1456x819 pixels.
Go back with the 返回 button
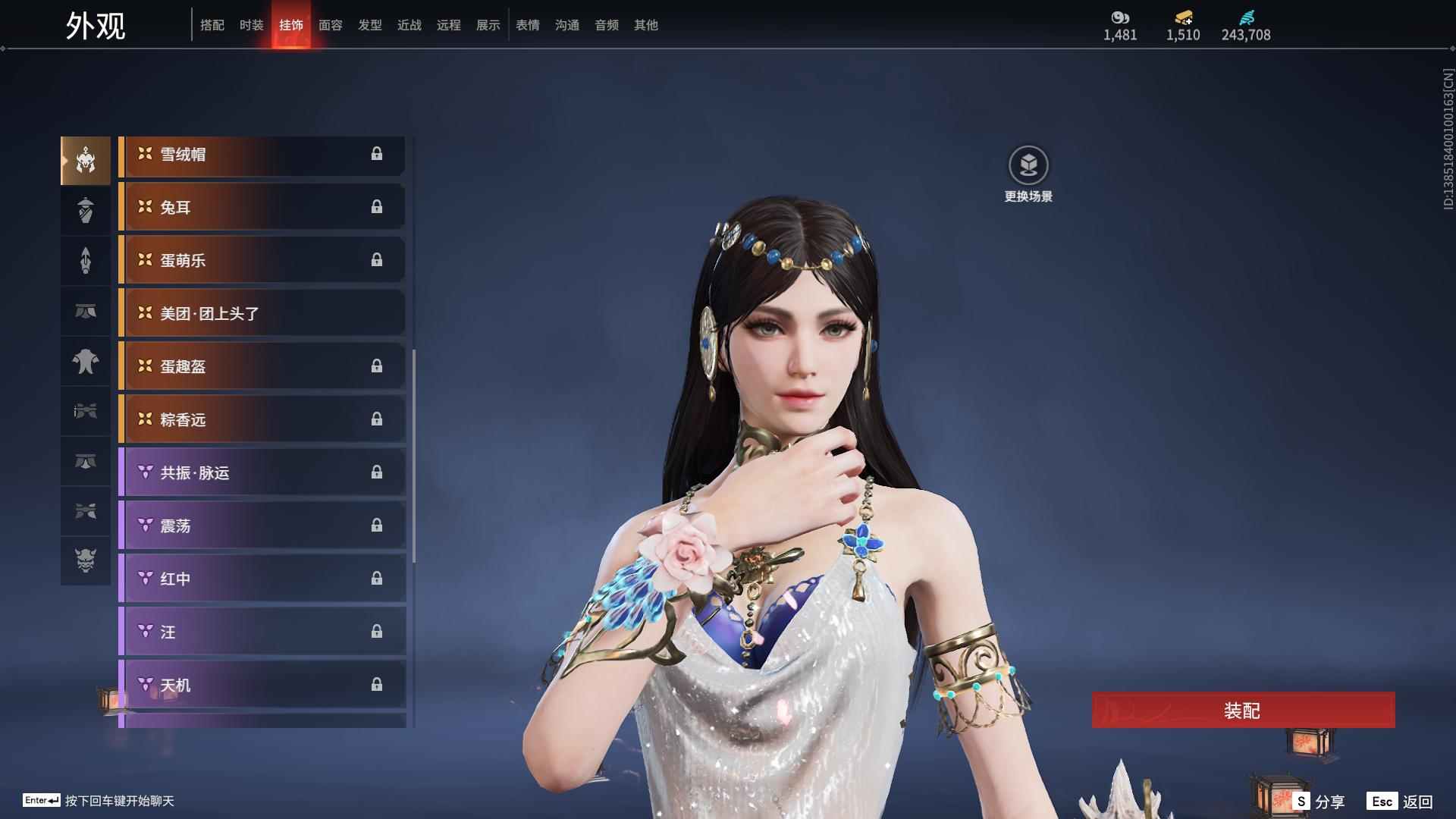(x=1401, y=802)
